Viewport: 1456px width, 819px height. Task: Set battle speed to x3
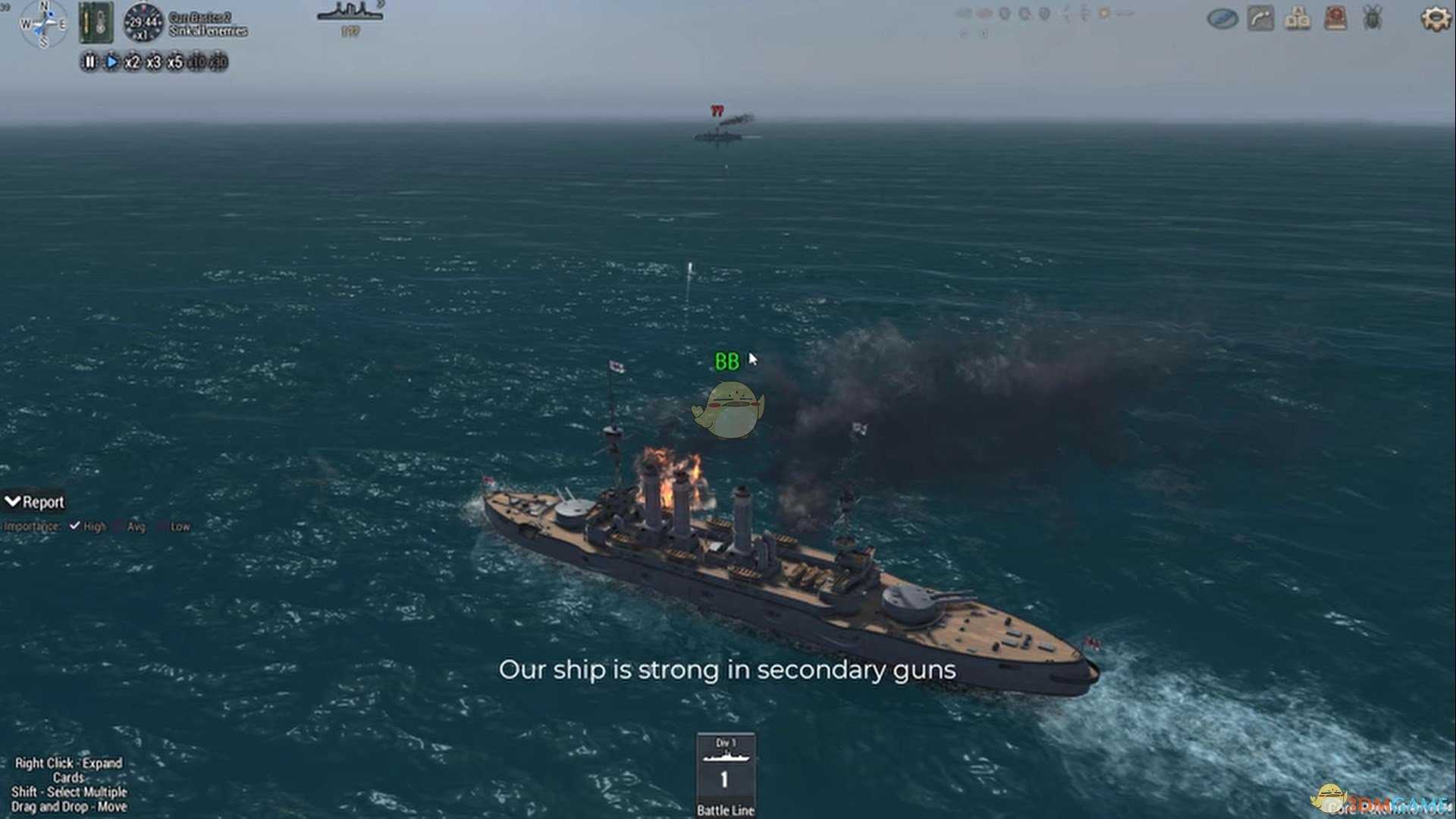coord(153,62)
